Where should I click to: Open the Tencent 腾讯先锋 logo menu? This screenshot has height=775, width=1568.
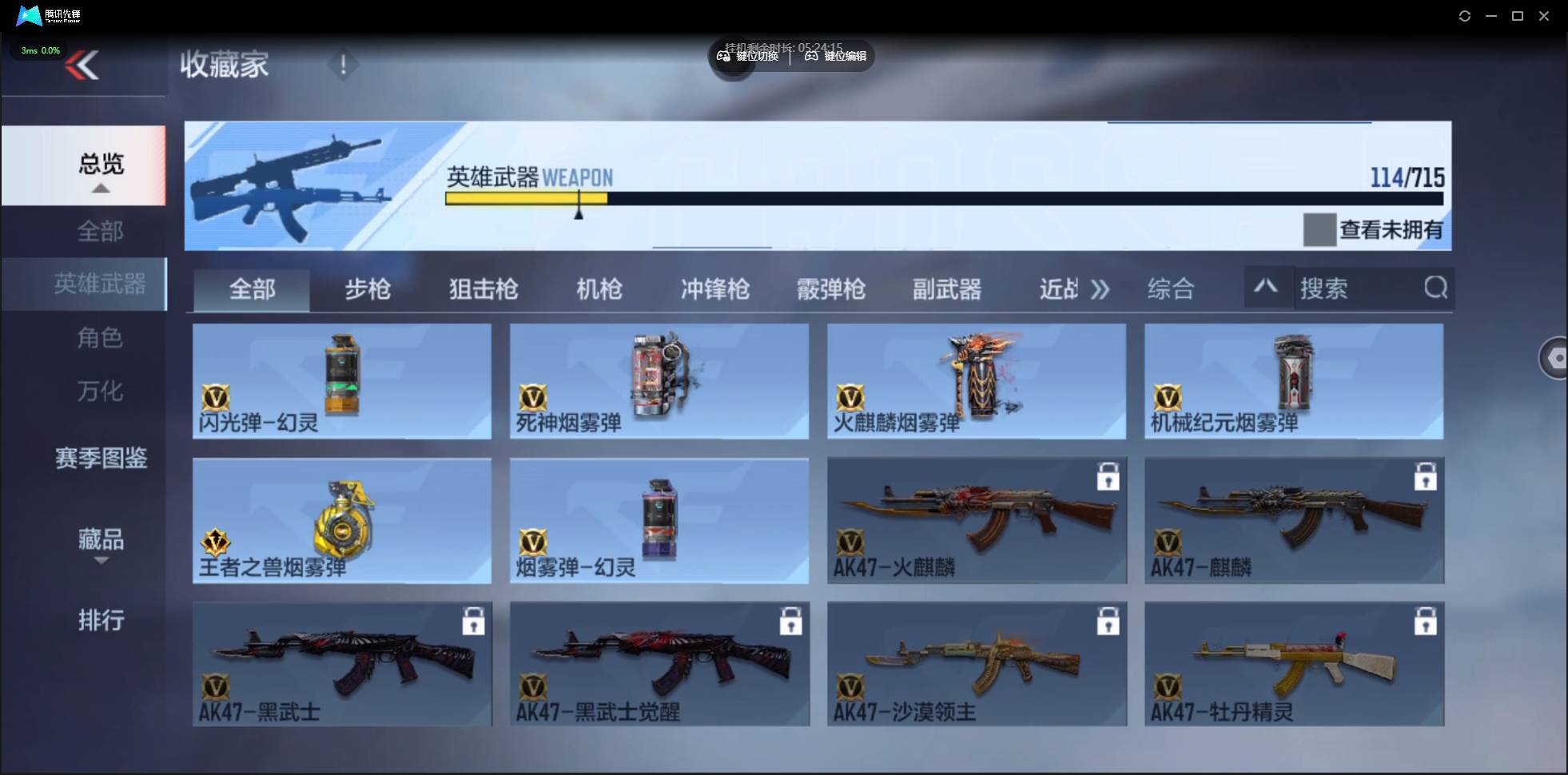click(28, 15)
